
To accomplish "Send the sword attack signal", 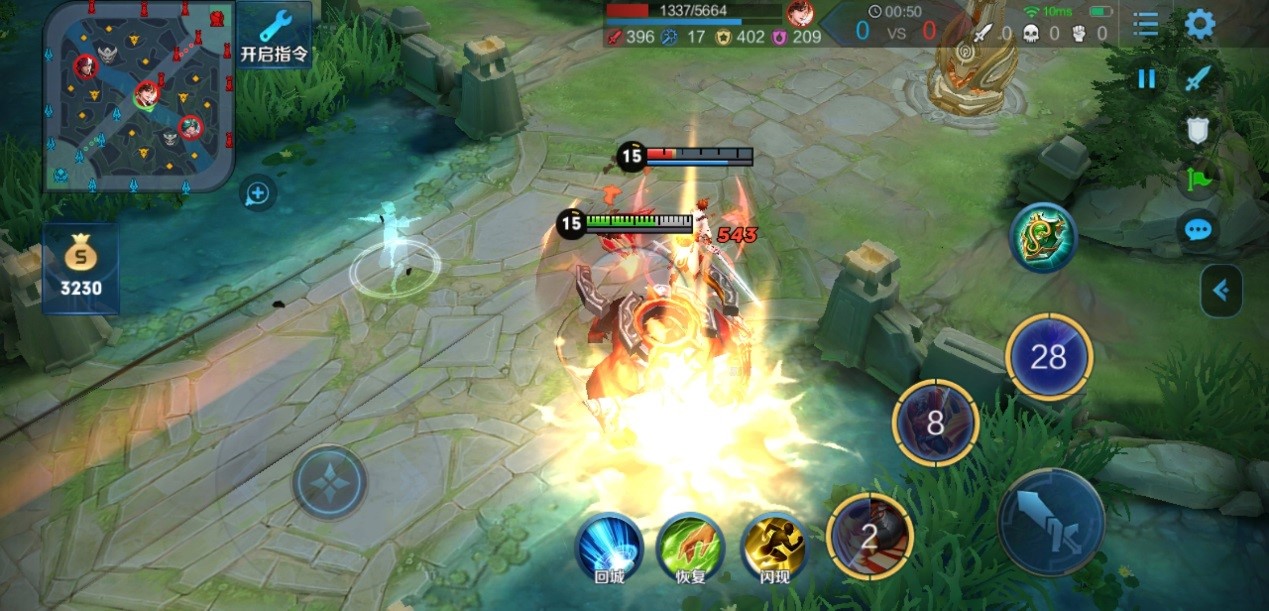I will [x=1198, y=78].
